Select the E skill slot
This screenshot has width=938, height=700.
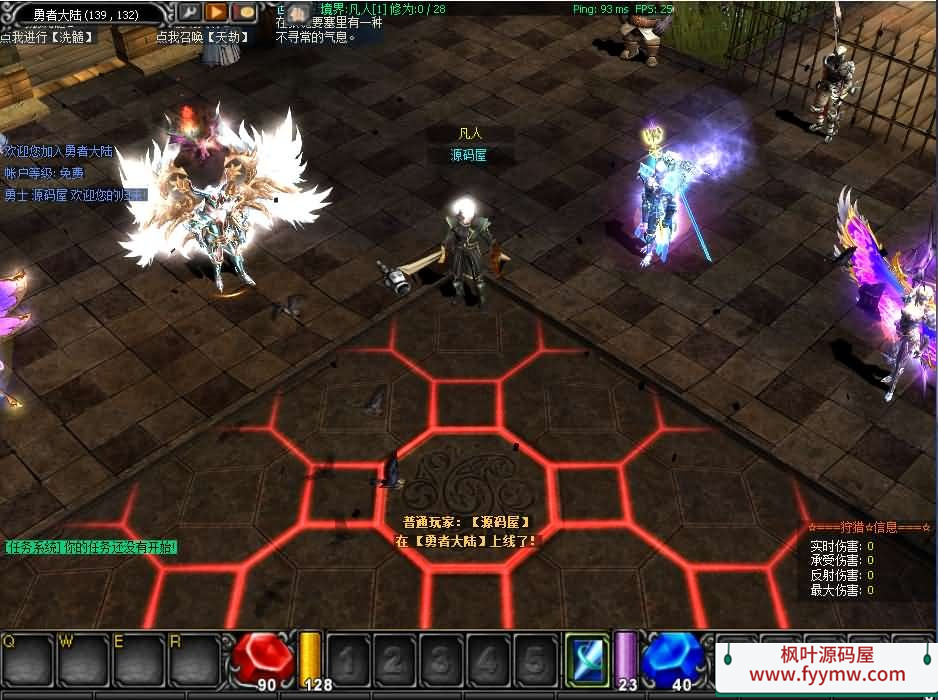[x=138, y=661]
